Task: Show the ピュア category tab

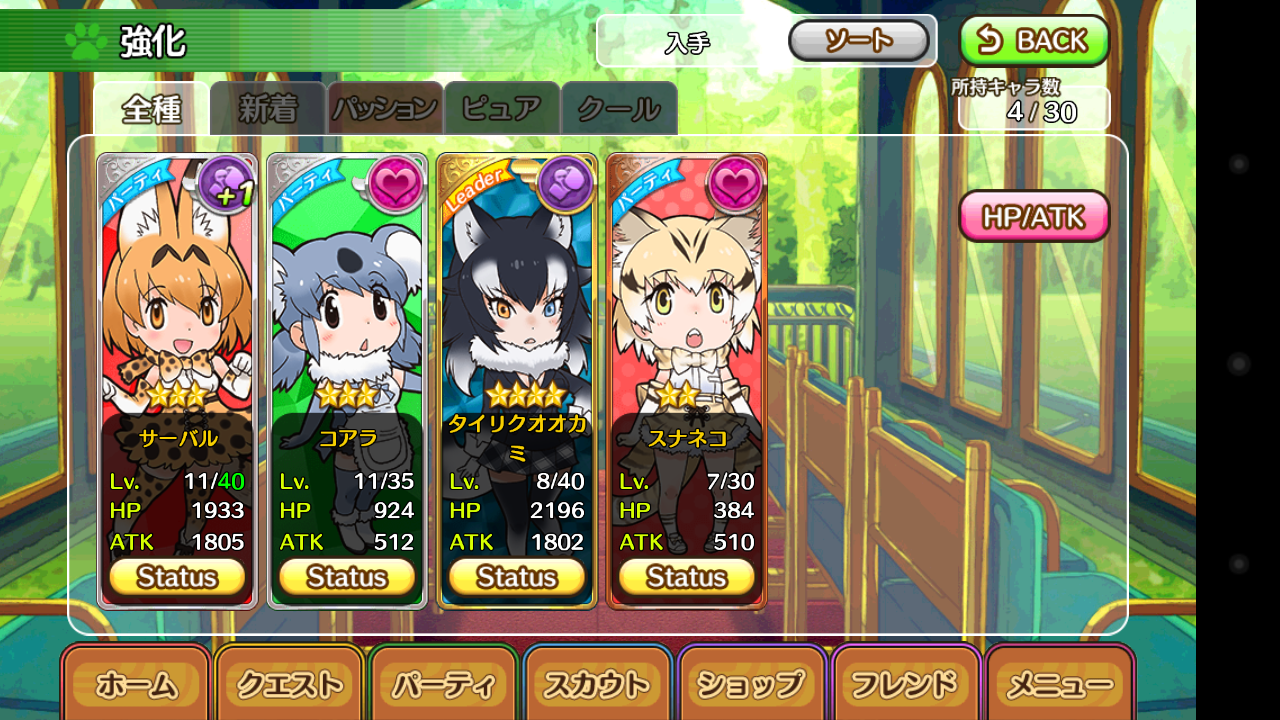Action: 502,109
